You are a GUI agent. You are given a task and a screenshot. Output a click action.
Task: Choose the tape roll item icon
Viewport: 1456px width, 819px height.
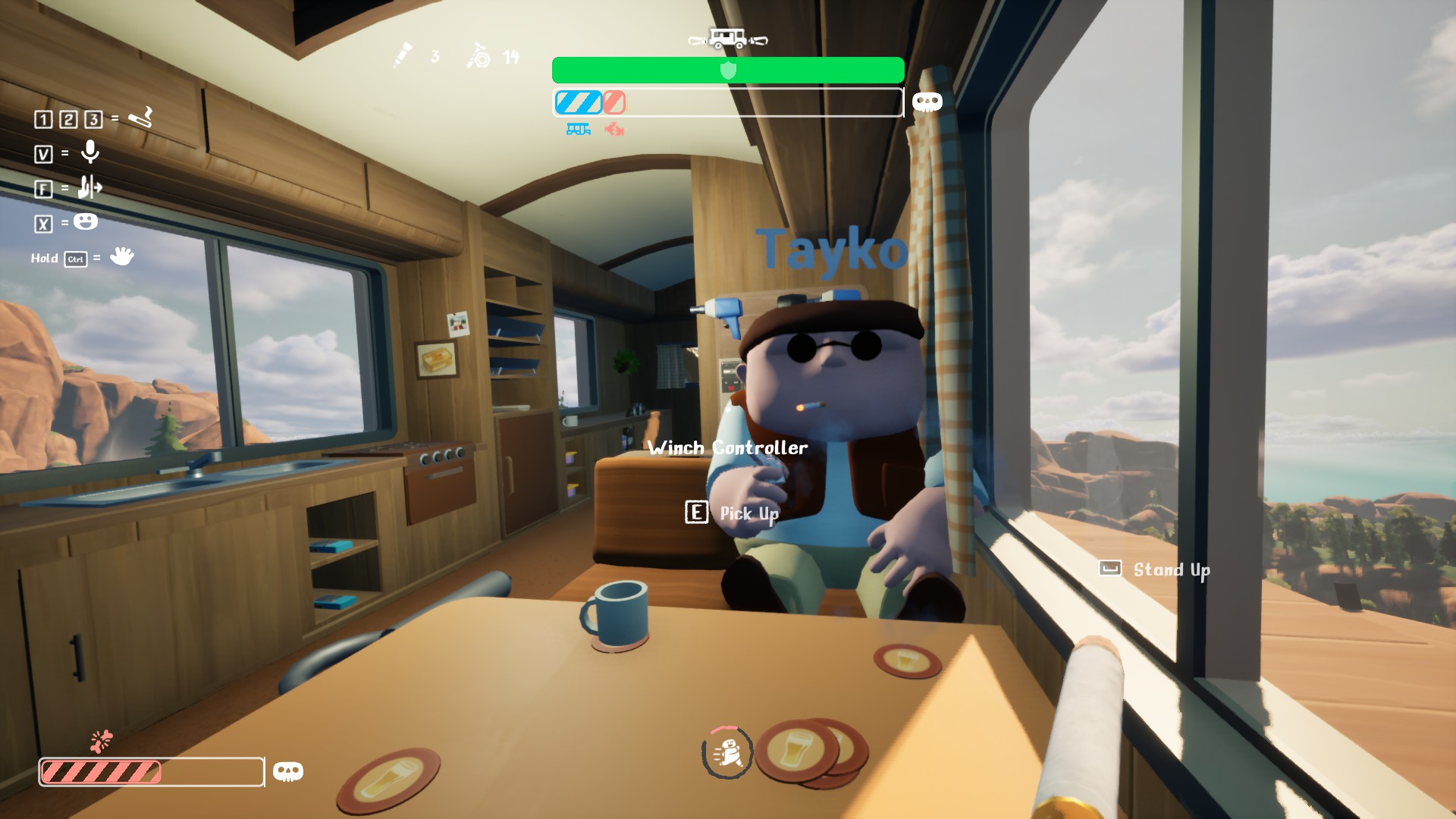coord(479,55)
